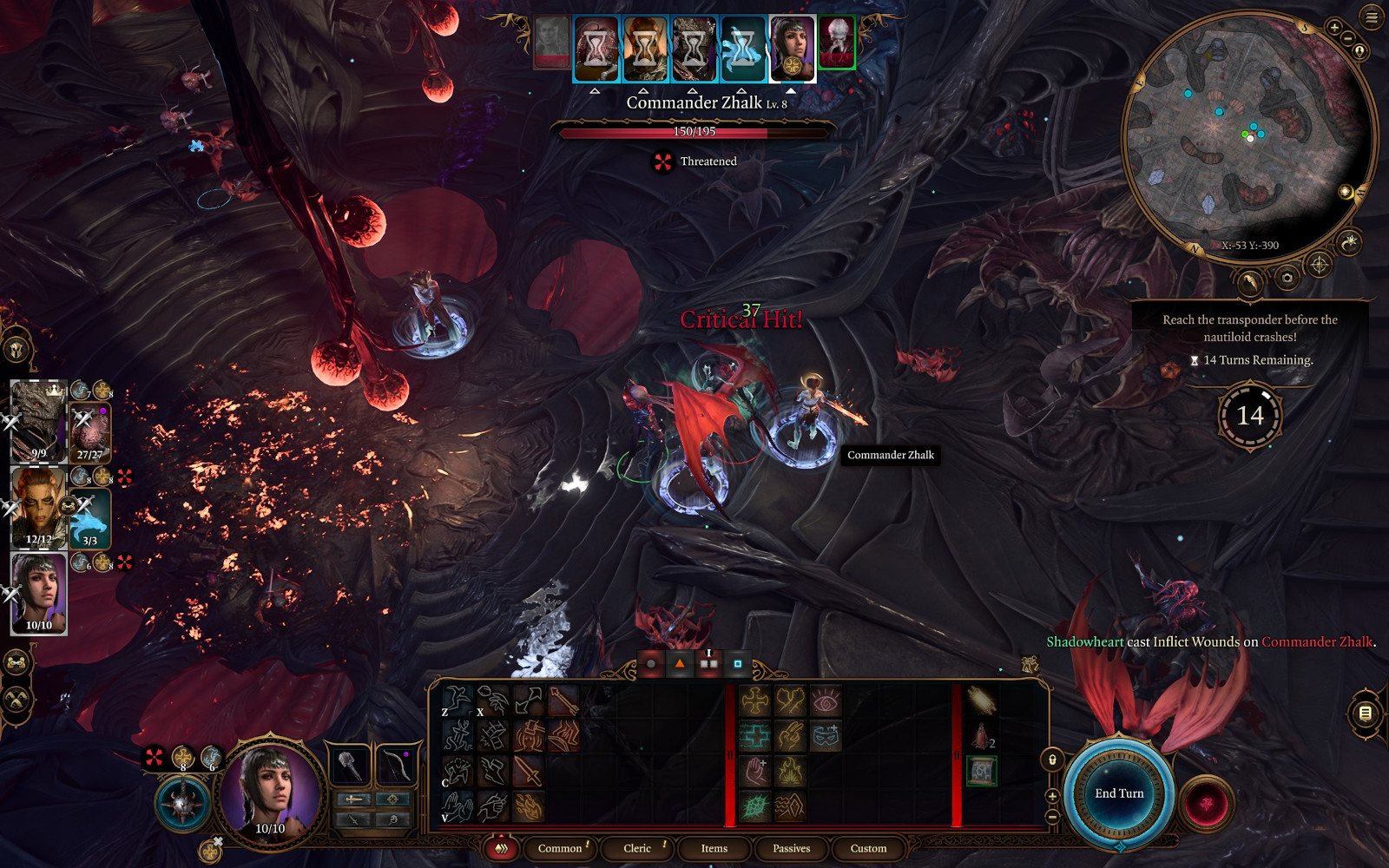Use the scroll item in hotbar
Image resolution: width=1389 pixels, height=868 pixels.
981,771
